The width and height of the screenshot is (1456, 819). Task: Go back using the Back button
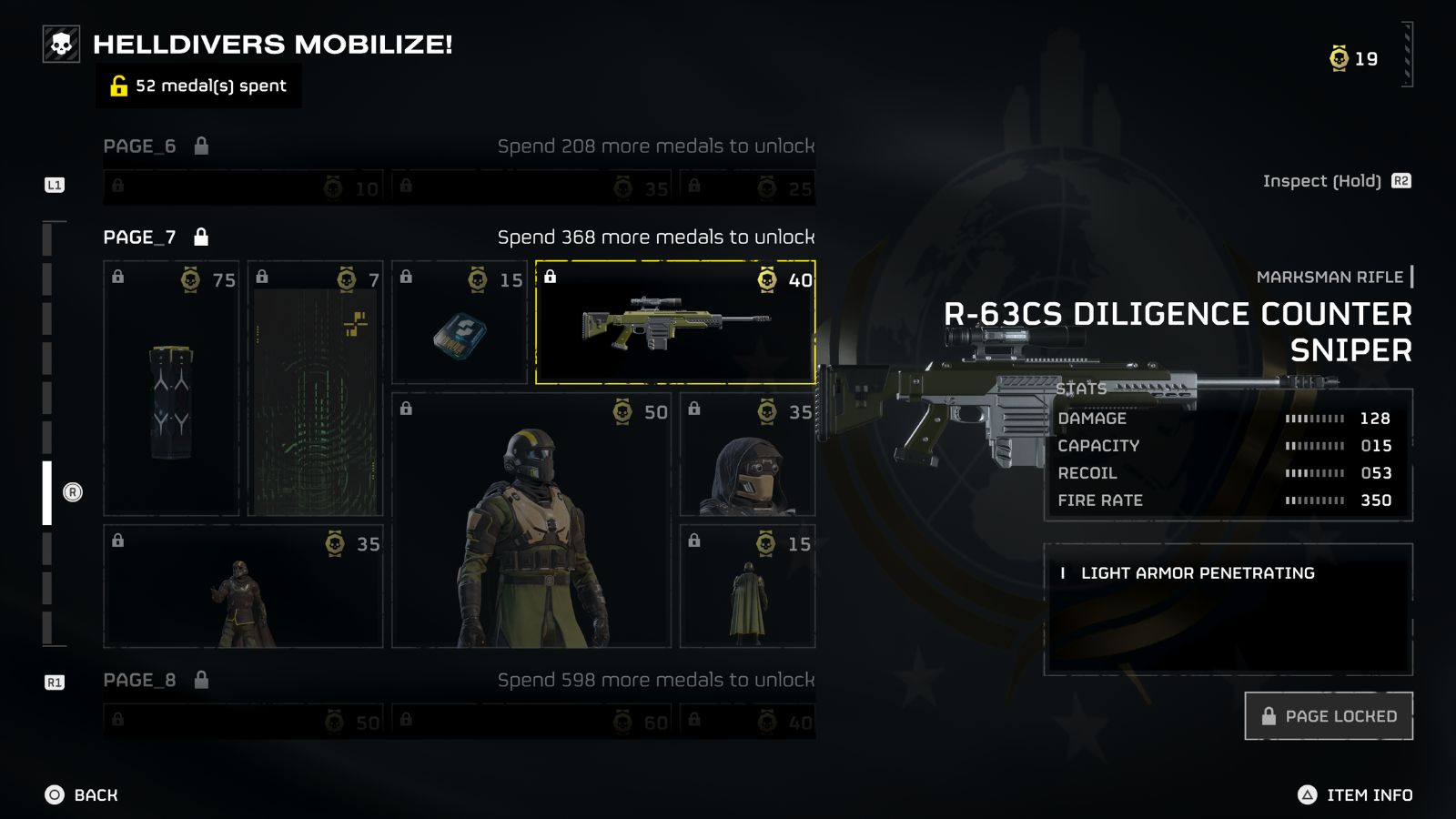coord(82,795)
